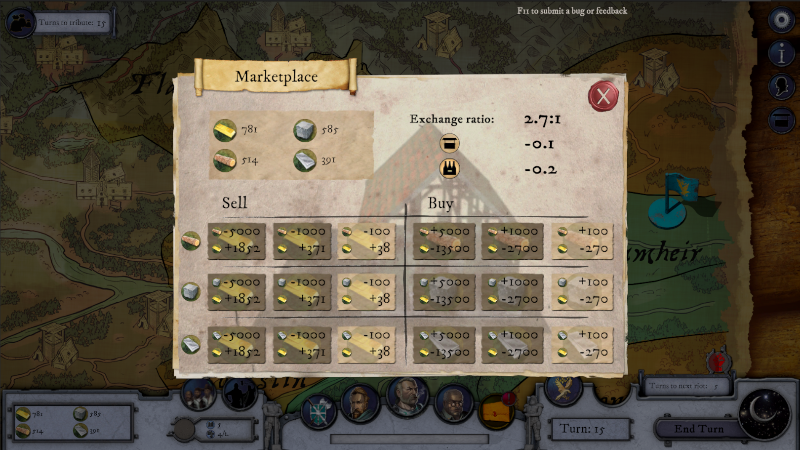Viewport: 800px width, 450px height.
Task: Click the head silhouette icon
Action: click(782, 87)
